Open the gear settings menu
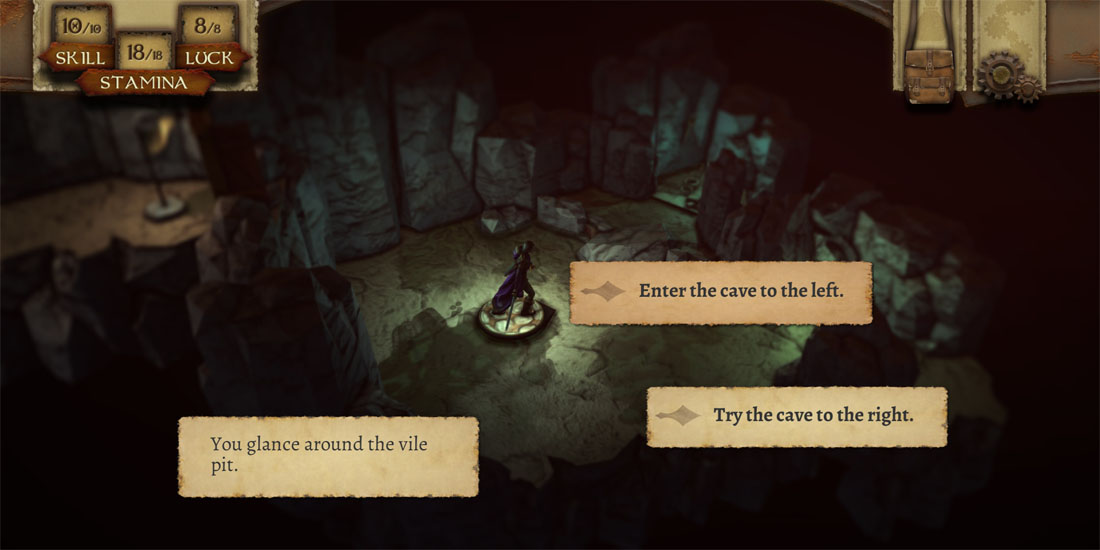Screen dimensions: 1100x550 pyautogui.click(x=1006, y=77)
